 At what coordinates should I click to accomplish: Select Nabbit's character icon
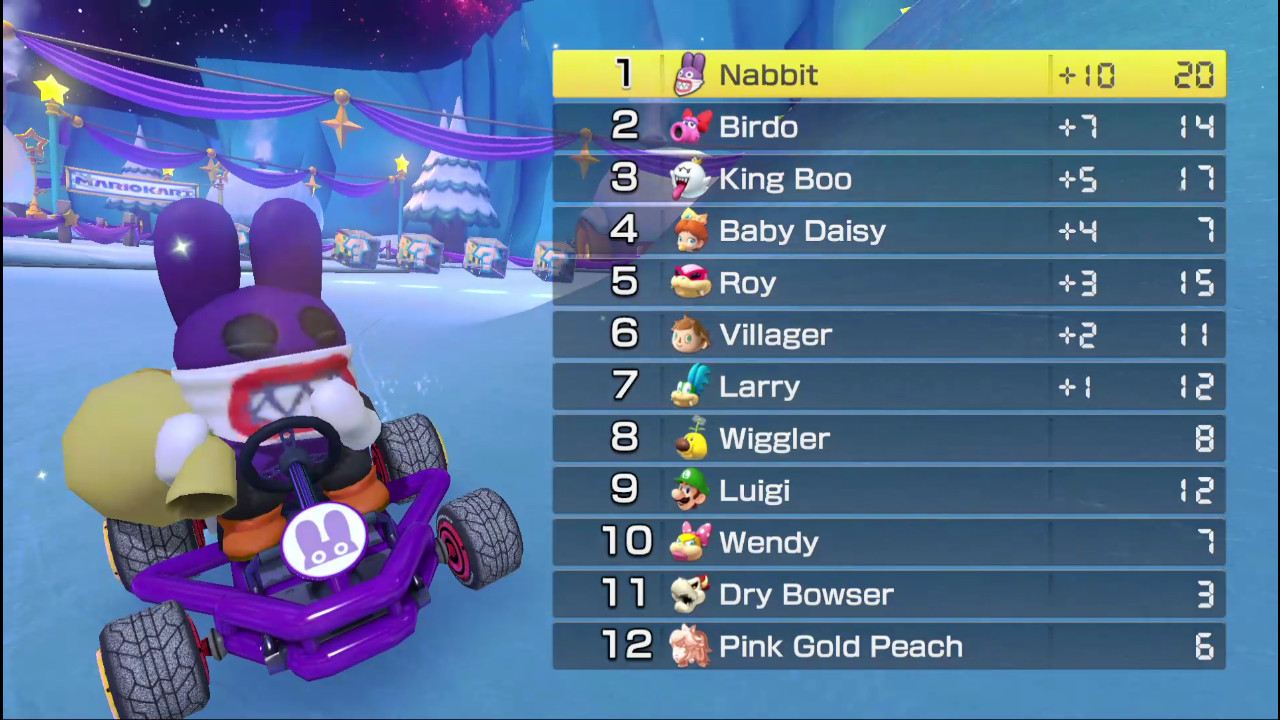(x=690, y=74)
